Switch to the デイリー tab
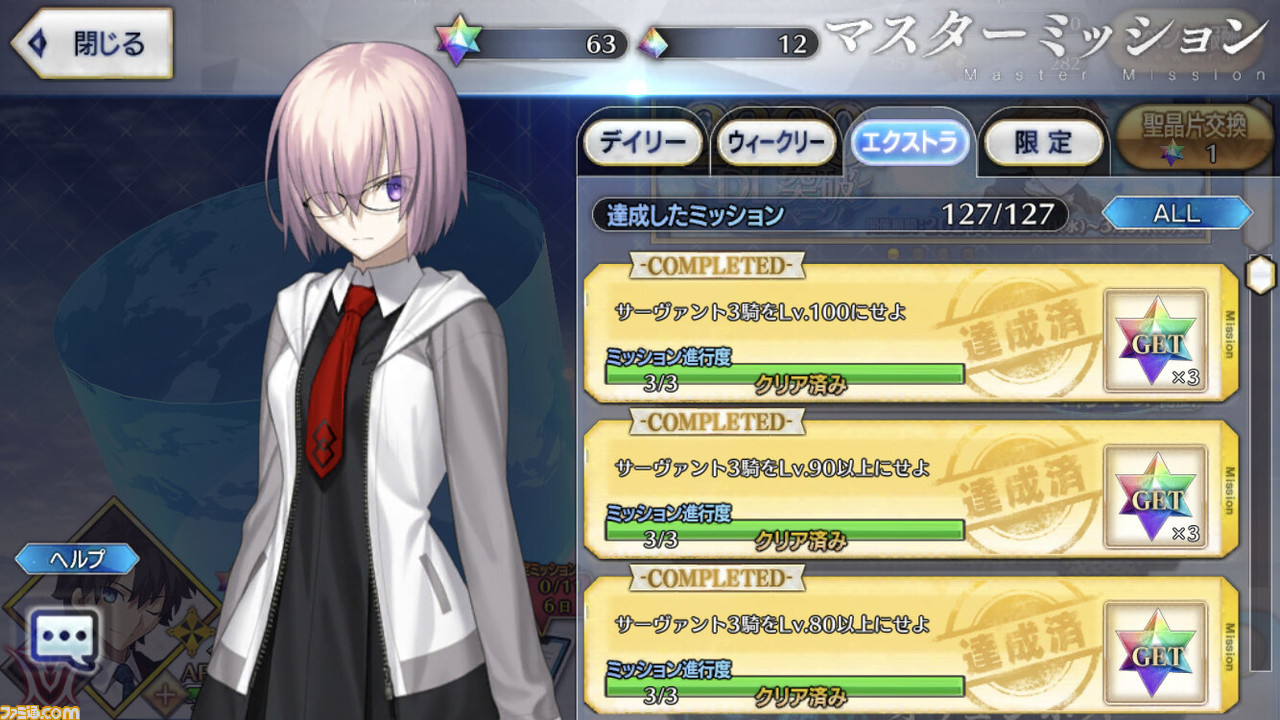 point(643,142)
